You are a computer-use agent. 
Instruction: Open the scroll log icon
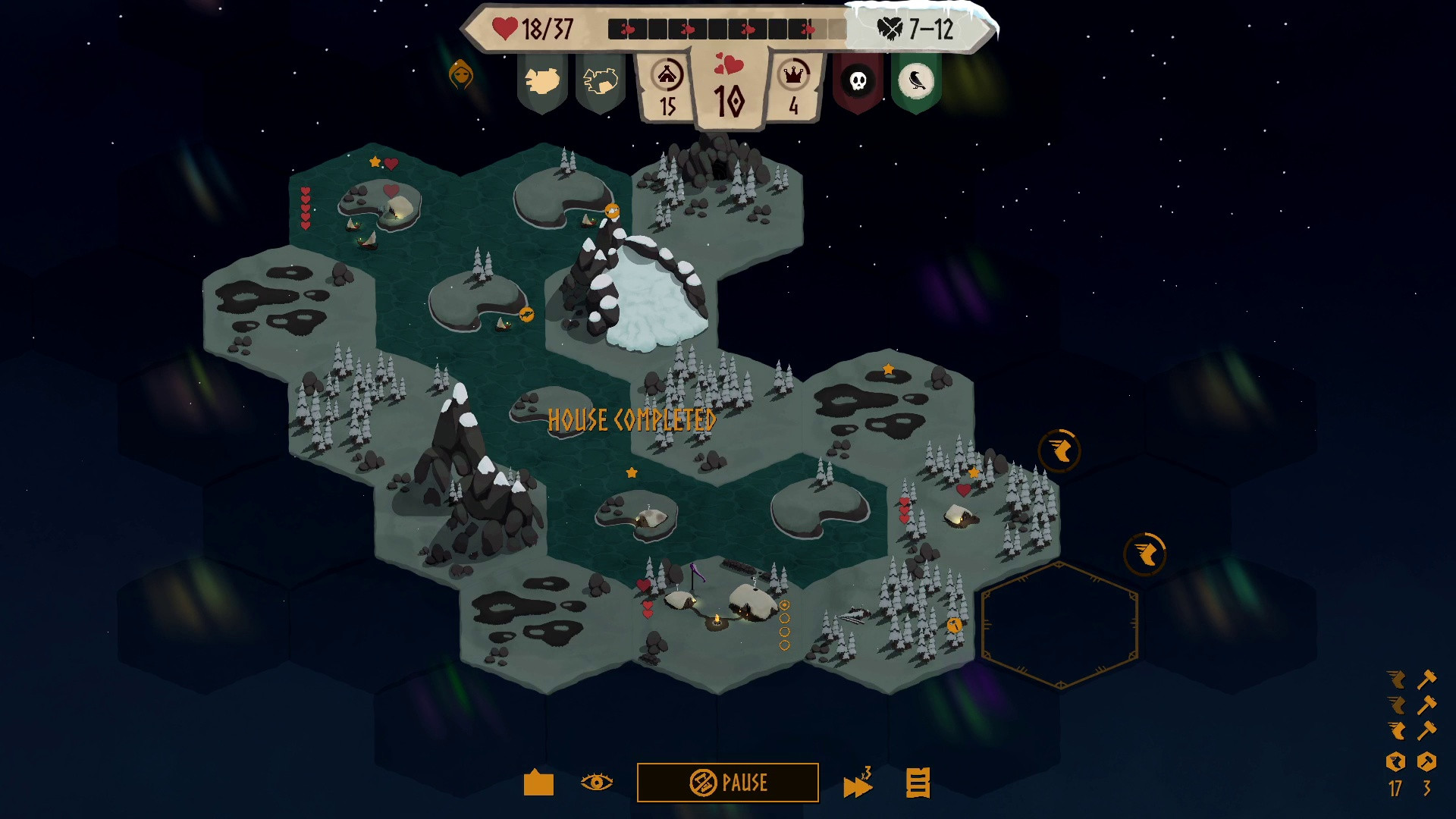tap(918, 783)
